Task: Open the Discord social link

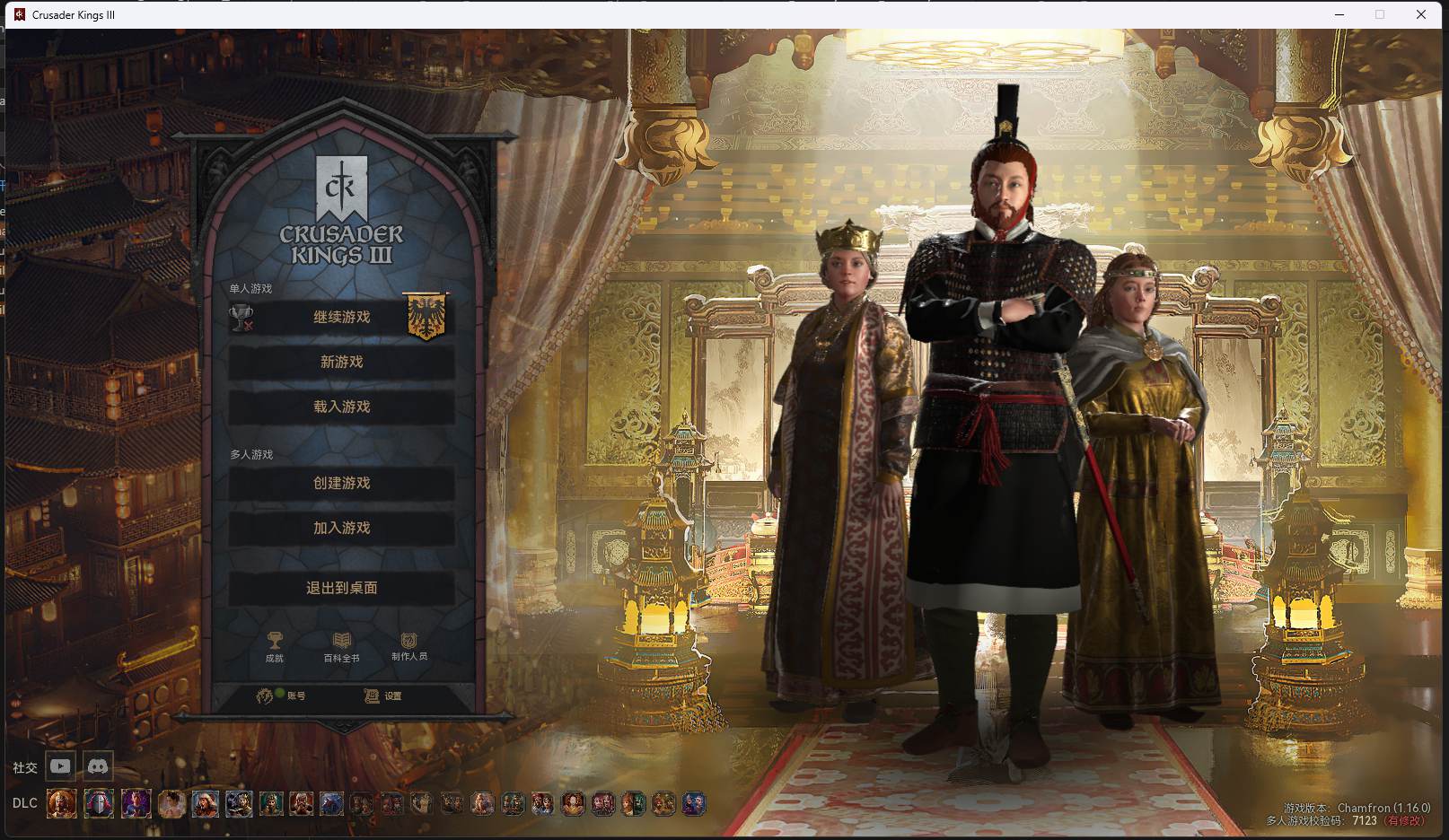Action: click(x=98, y=766)
